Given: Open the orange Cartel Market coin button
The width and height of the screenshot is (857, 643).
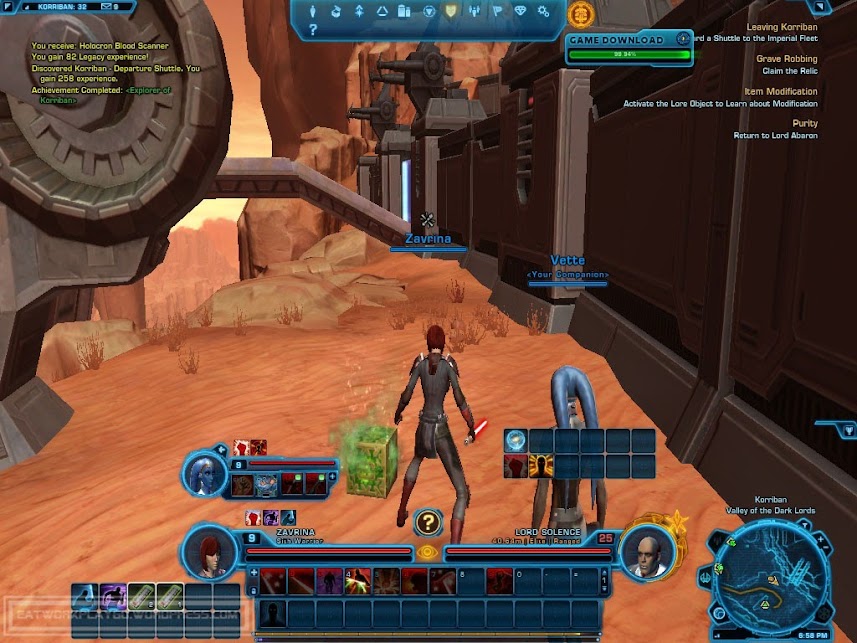Looking at the screenshot, I should pos(578,14).
